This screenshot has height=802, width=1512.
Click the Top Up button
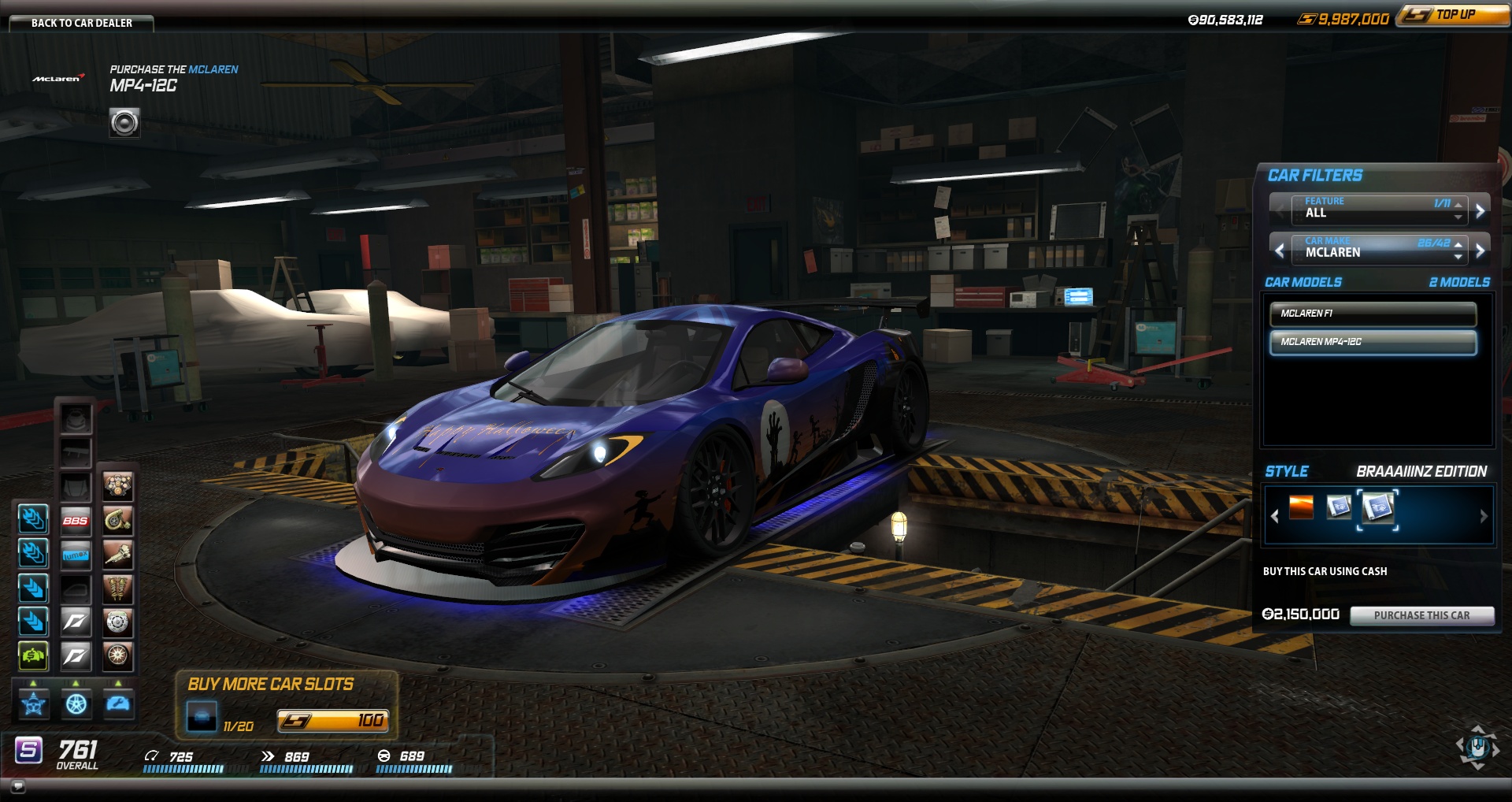point(1455,15)
